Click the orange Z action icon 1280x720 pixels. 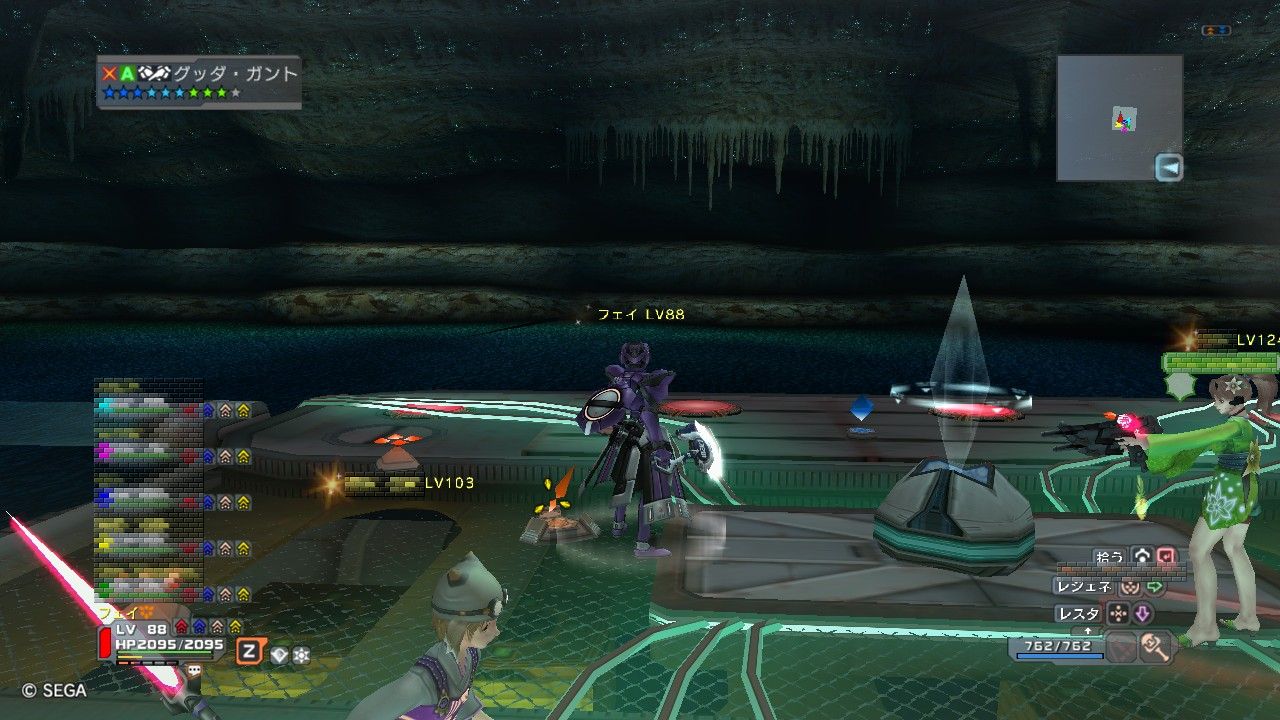point(249,653)
